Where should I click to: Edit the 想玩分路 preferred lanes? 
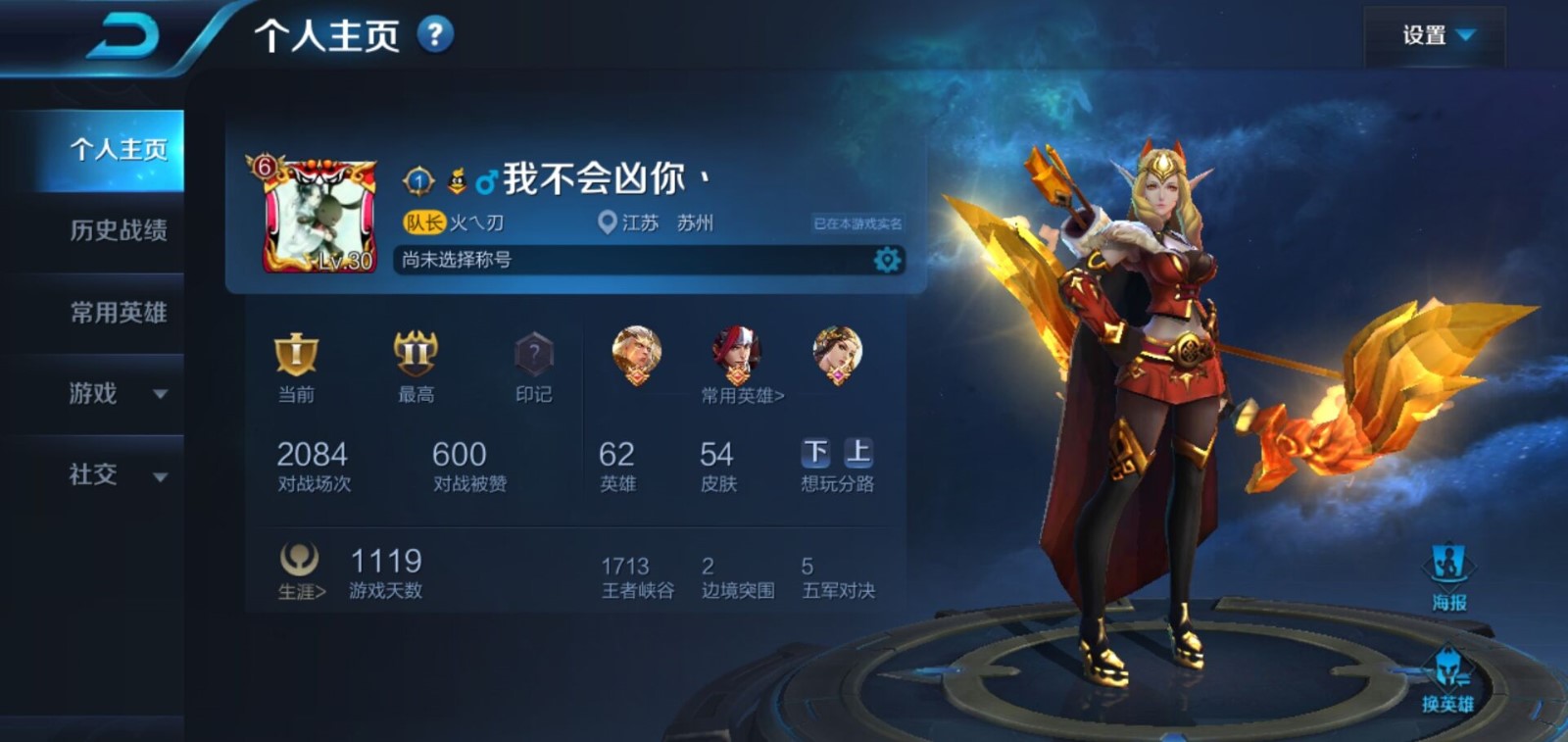click(x=837, y=465)
